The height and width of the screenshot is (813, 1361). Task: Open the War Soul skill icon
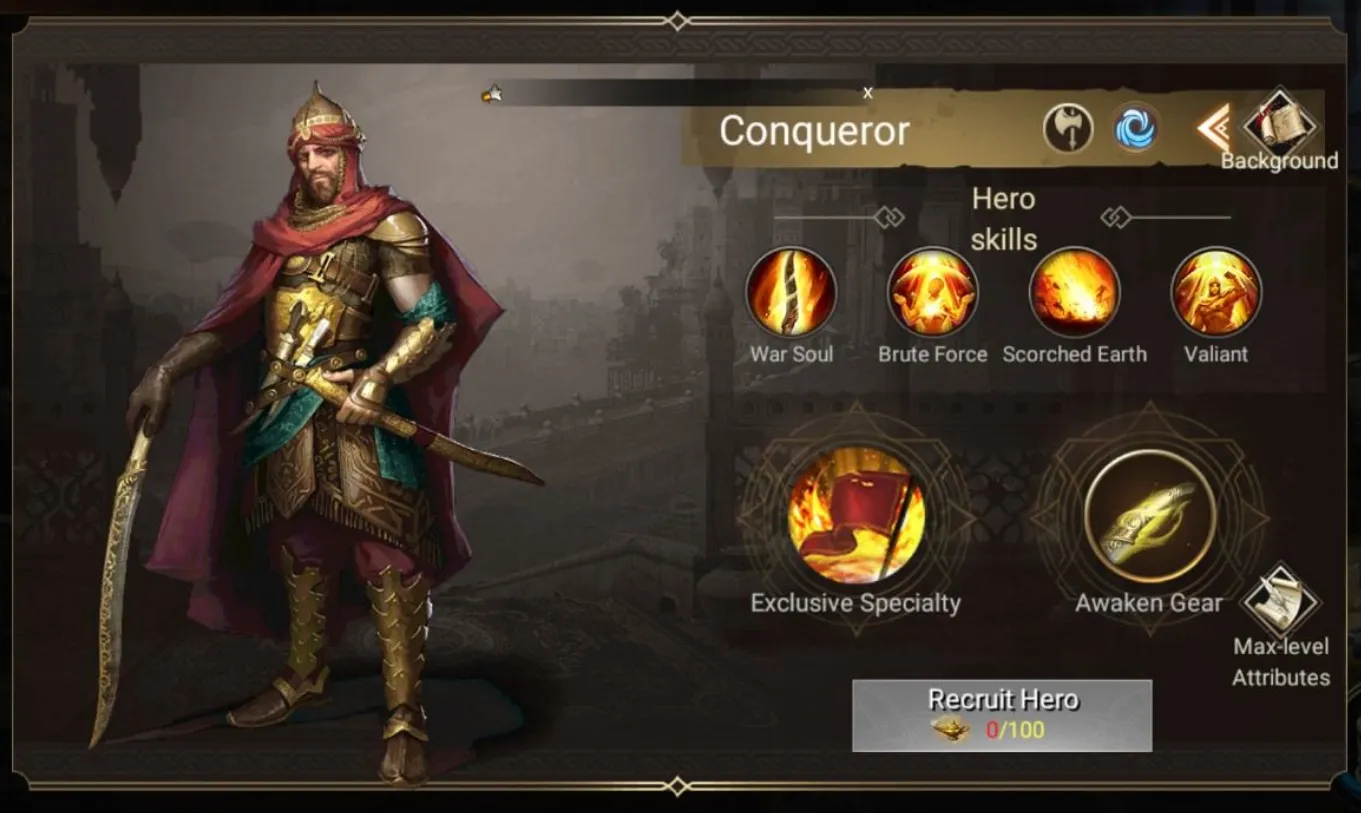click(791, 294)
